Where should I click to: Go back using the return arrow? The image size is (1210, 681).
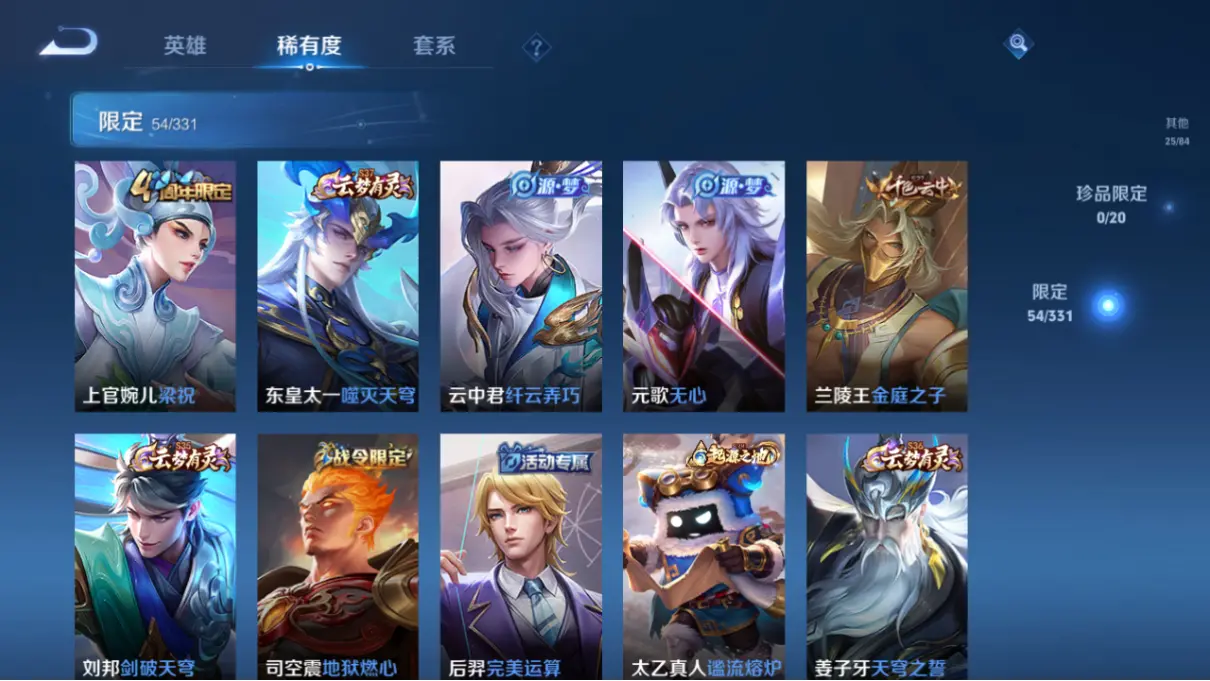[68, 42]
